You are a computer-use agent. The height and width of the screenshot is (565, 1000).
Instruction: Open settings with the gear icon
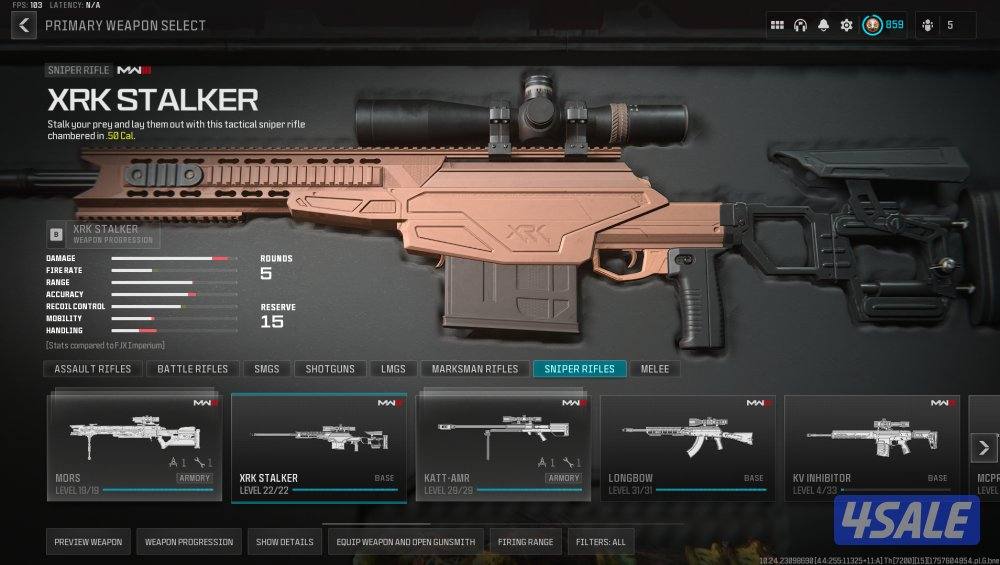tap(846, 25)
